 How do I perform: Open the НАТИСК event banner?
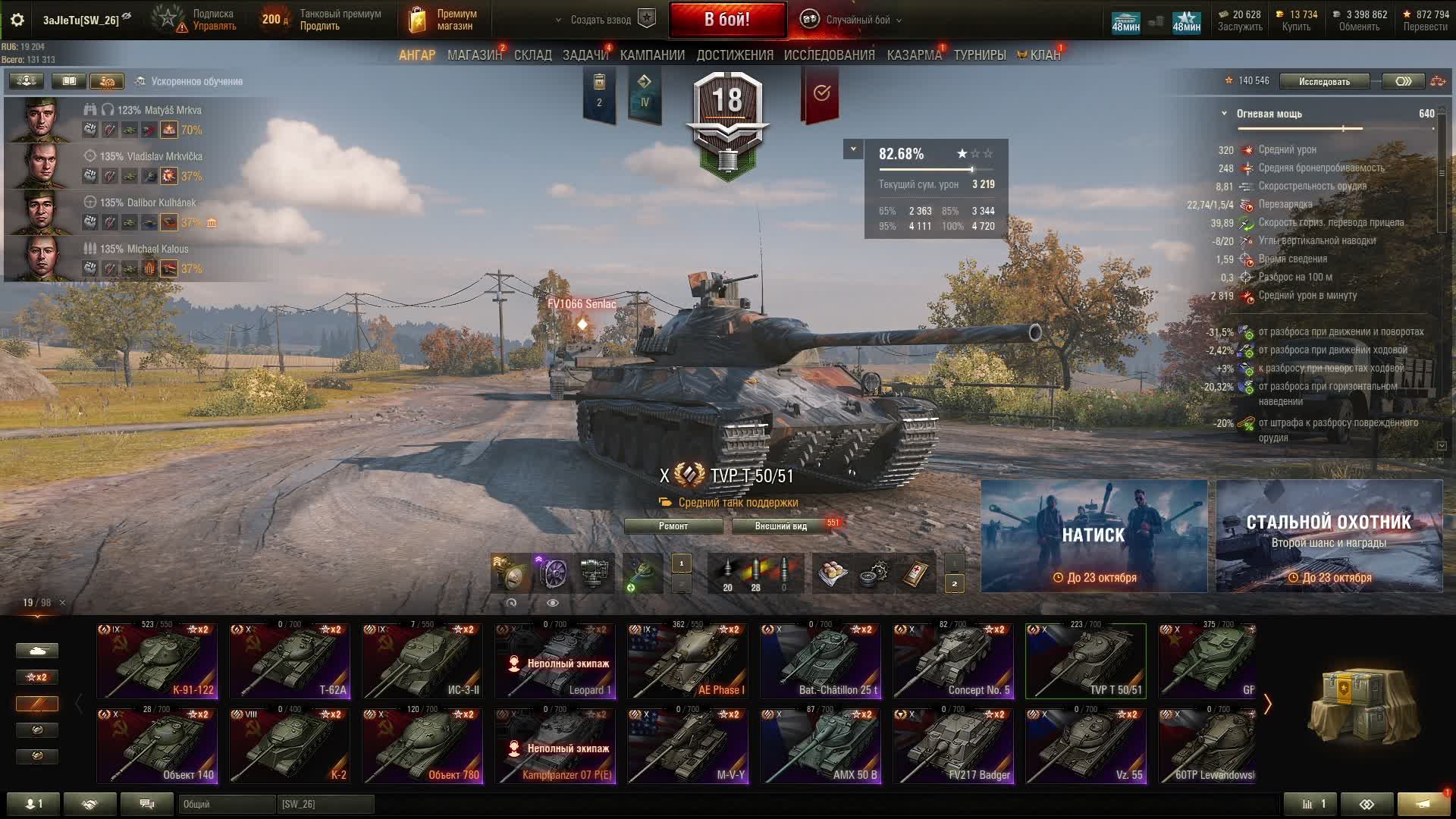tap(1094, 535)
